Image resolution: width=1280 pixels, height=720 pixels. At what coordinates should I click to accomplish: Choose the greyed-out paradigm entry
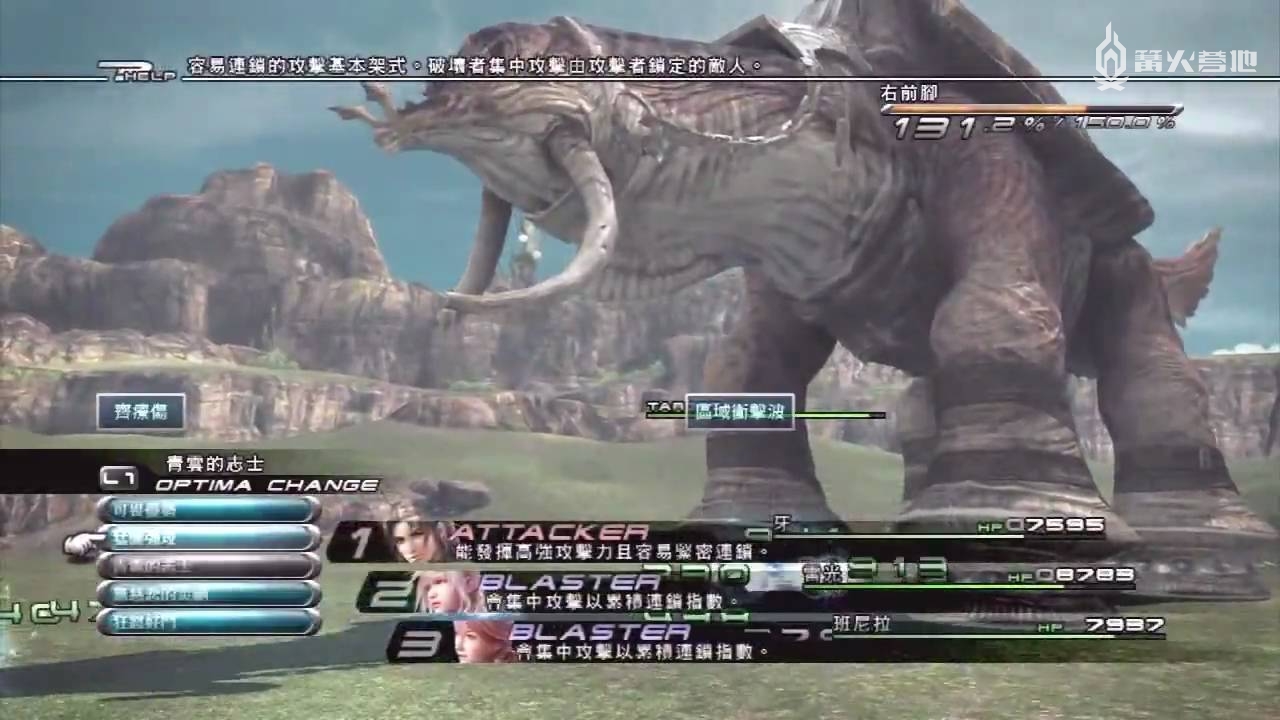tap(208, 566)
